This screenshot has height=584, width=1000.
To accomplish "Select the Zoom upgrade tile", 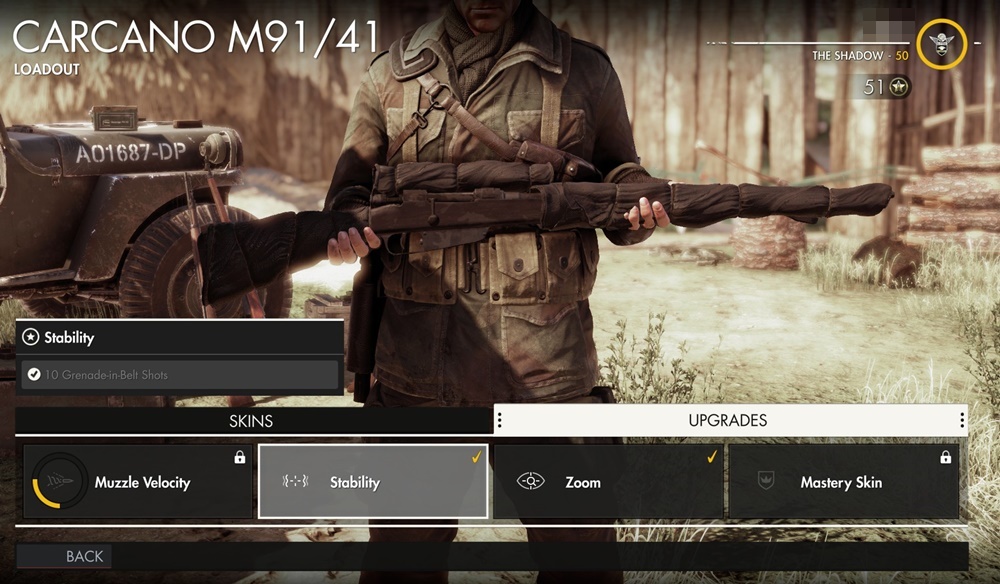I will 608,482.
